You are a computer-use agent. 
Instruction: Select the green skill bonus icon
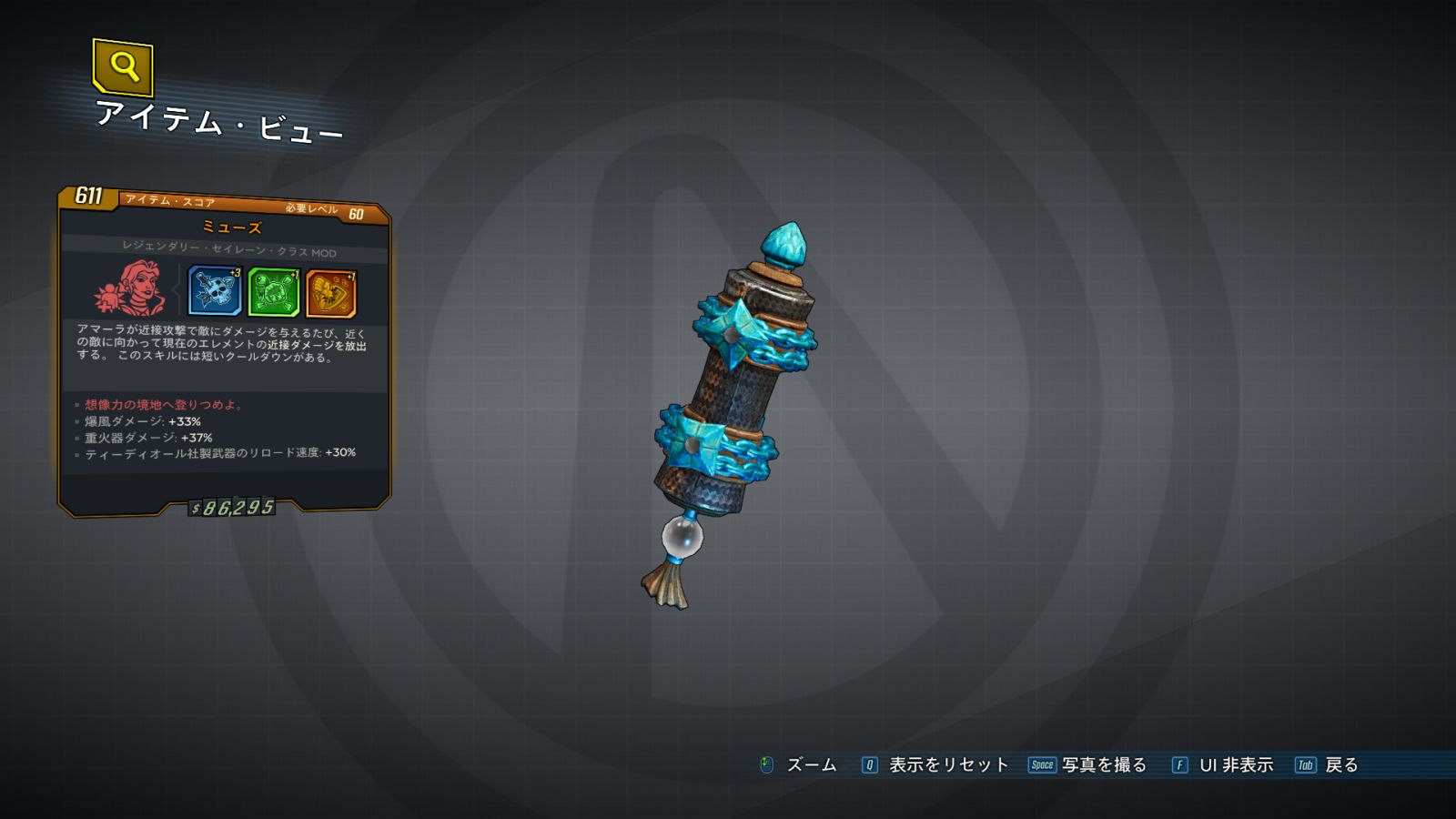pyautogui.click(x=274, y=293)
